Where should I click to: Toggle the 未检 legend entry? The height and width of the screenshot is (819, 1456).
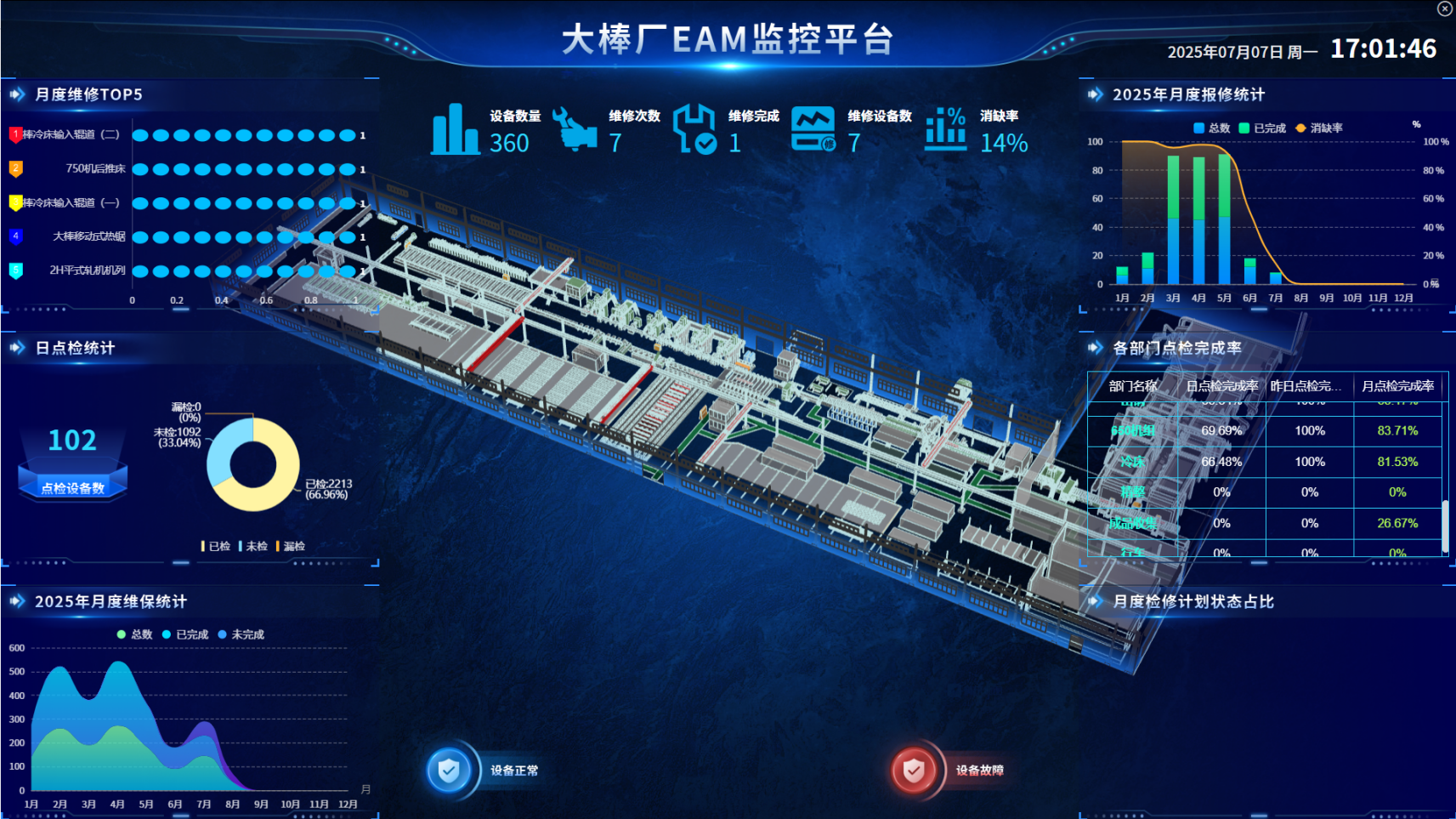(x=253, y=546)
